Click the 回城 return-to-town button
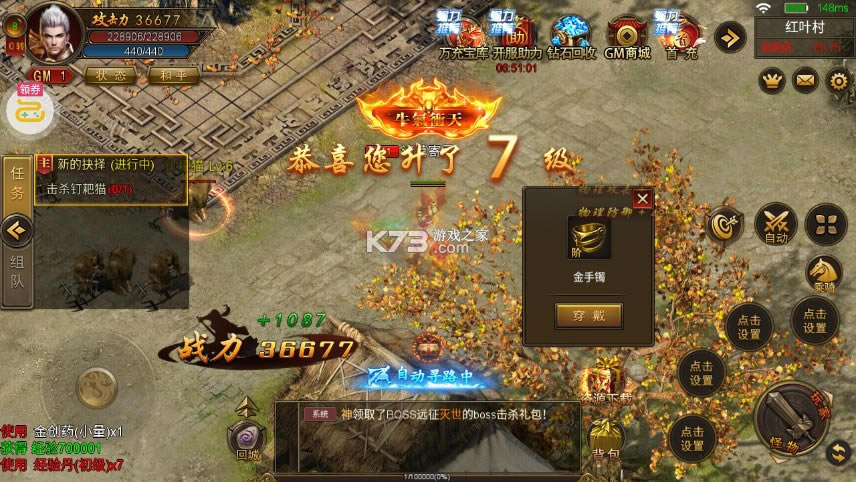 click(245, 438)
